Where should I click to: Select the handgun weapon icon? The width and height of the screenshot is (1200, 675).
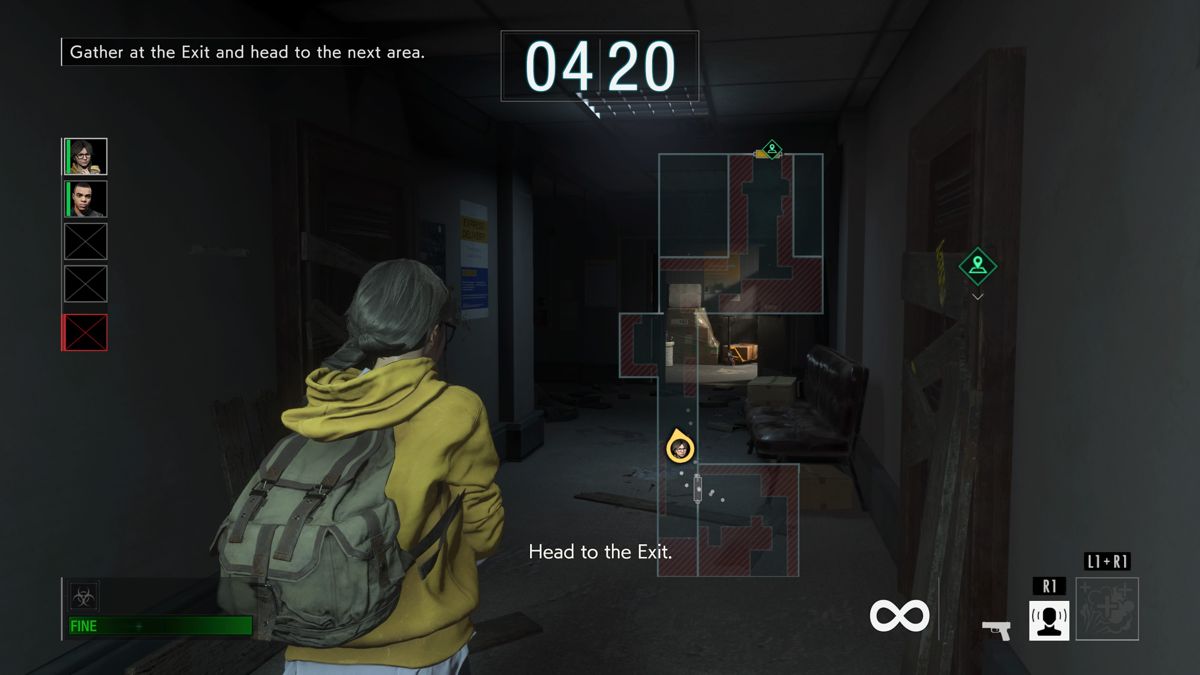[996, 629]
